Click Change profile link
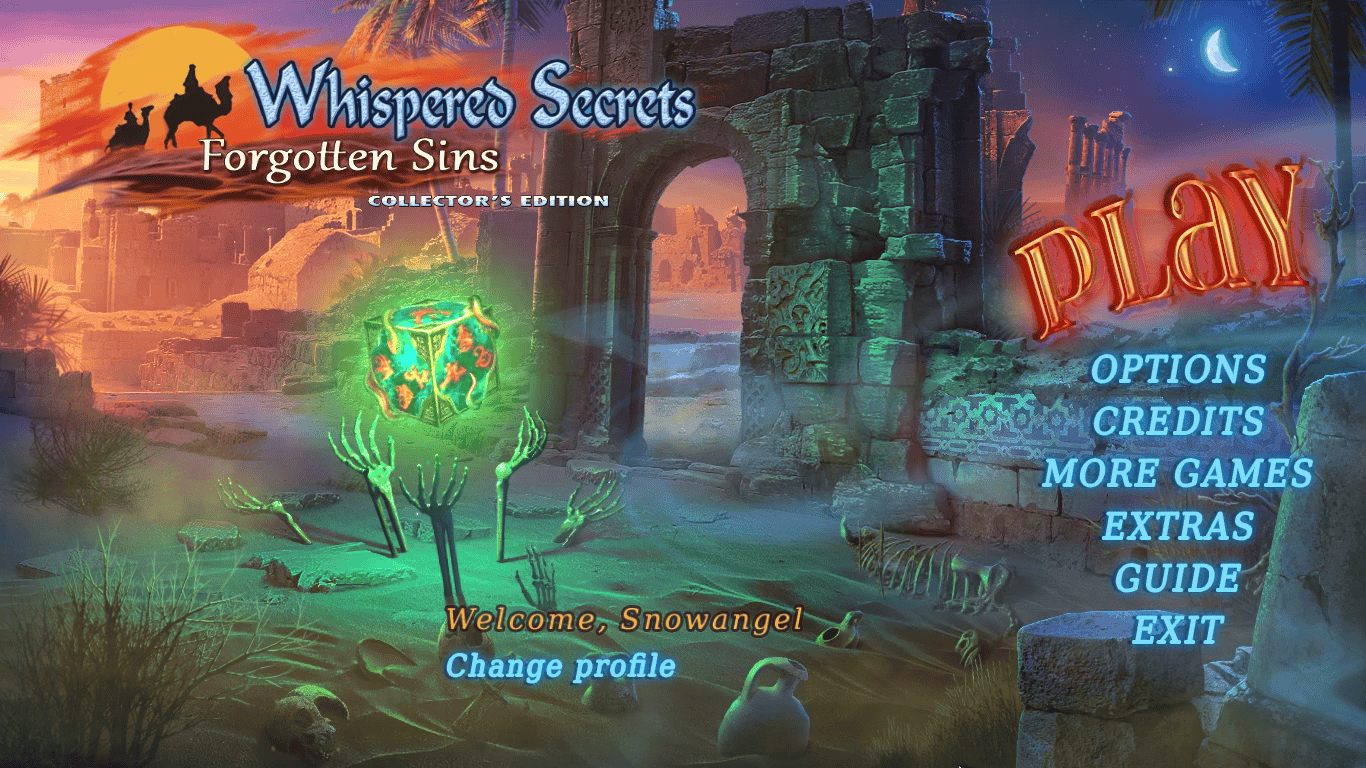The height and width of the screenshot is (768, 1366). point(560,666)
